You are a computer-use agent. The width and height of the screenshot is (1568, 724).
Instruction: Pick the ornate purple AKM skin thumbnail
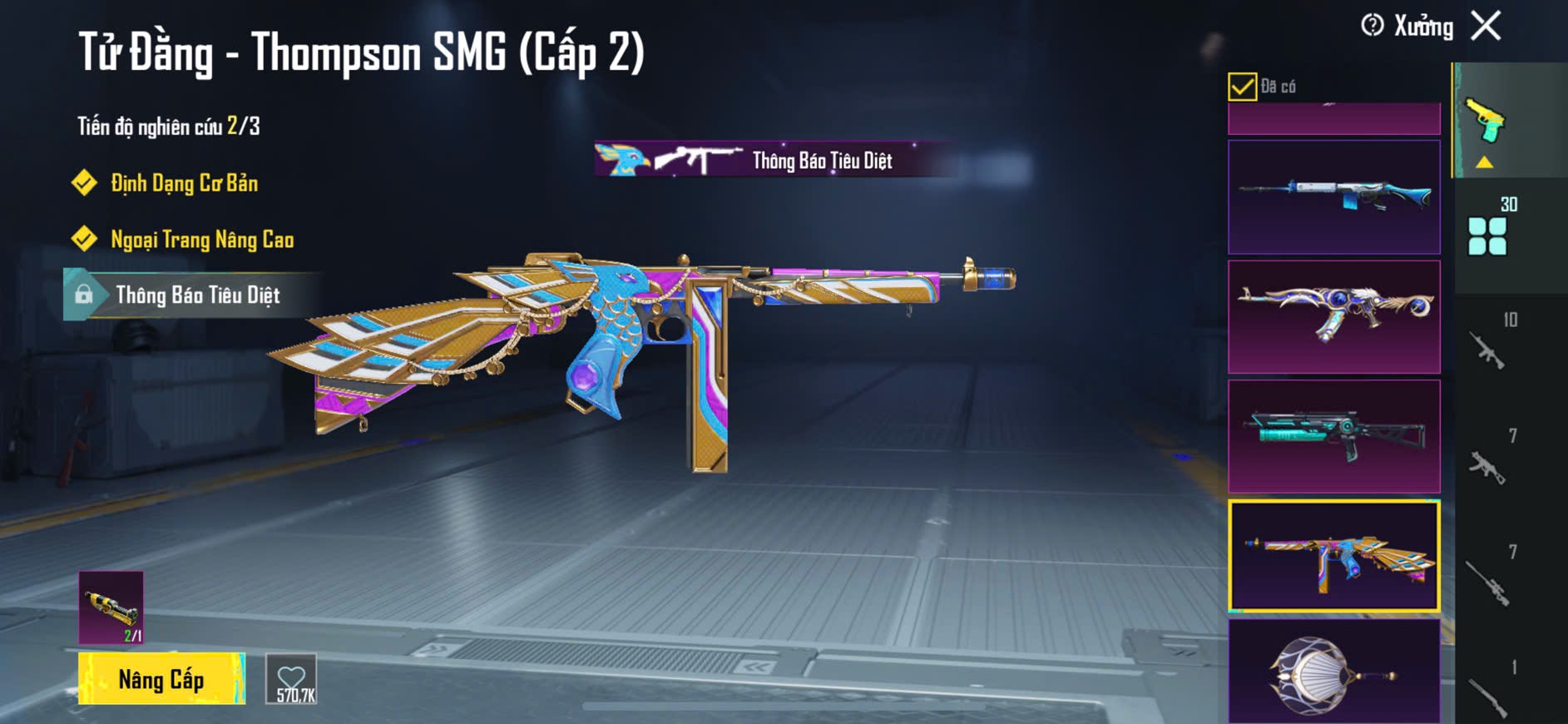1333,317
